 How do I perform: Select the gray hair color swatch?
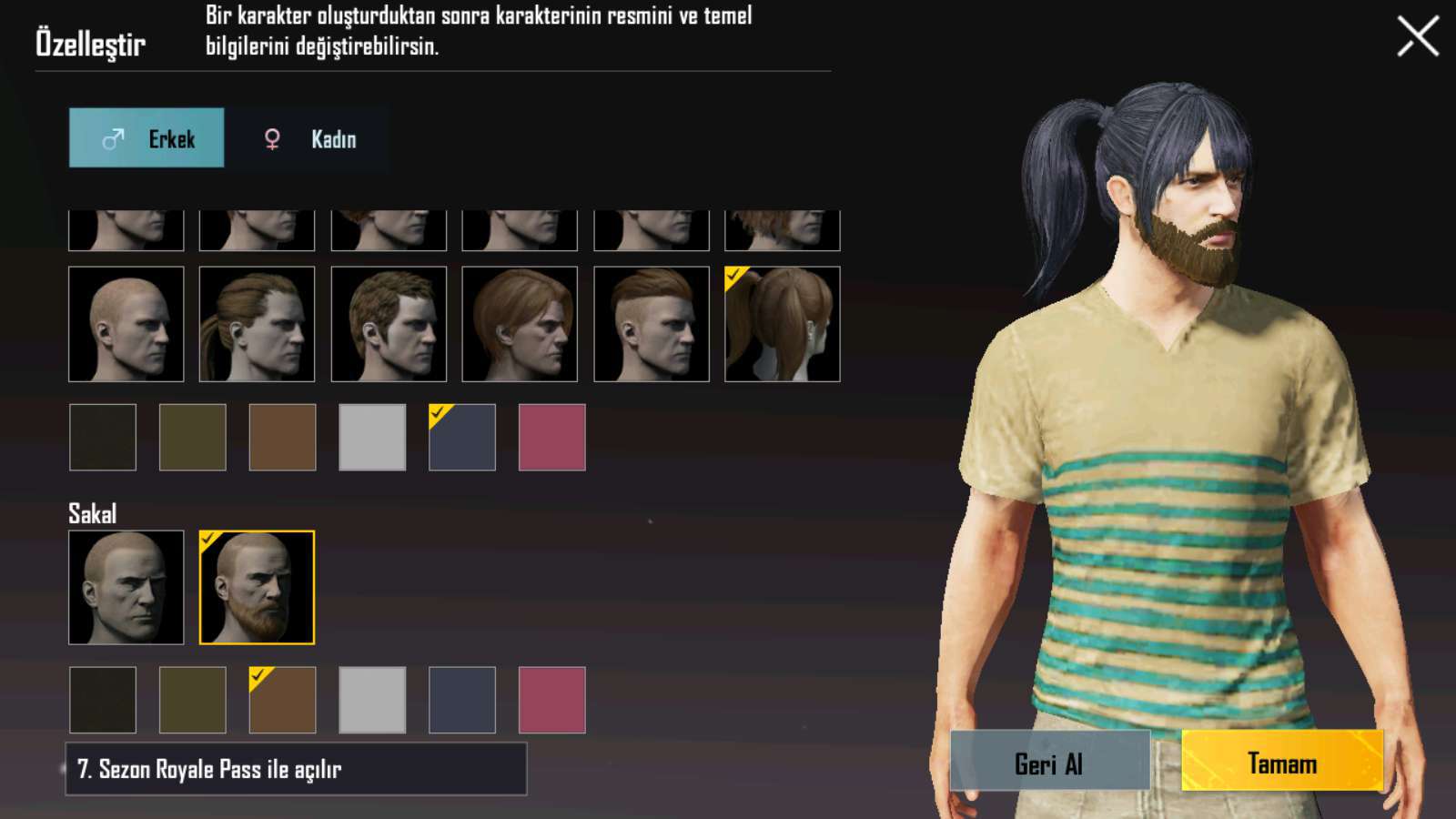point(372,438)
